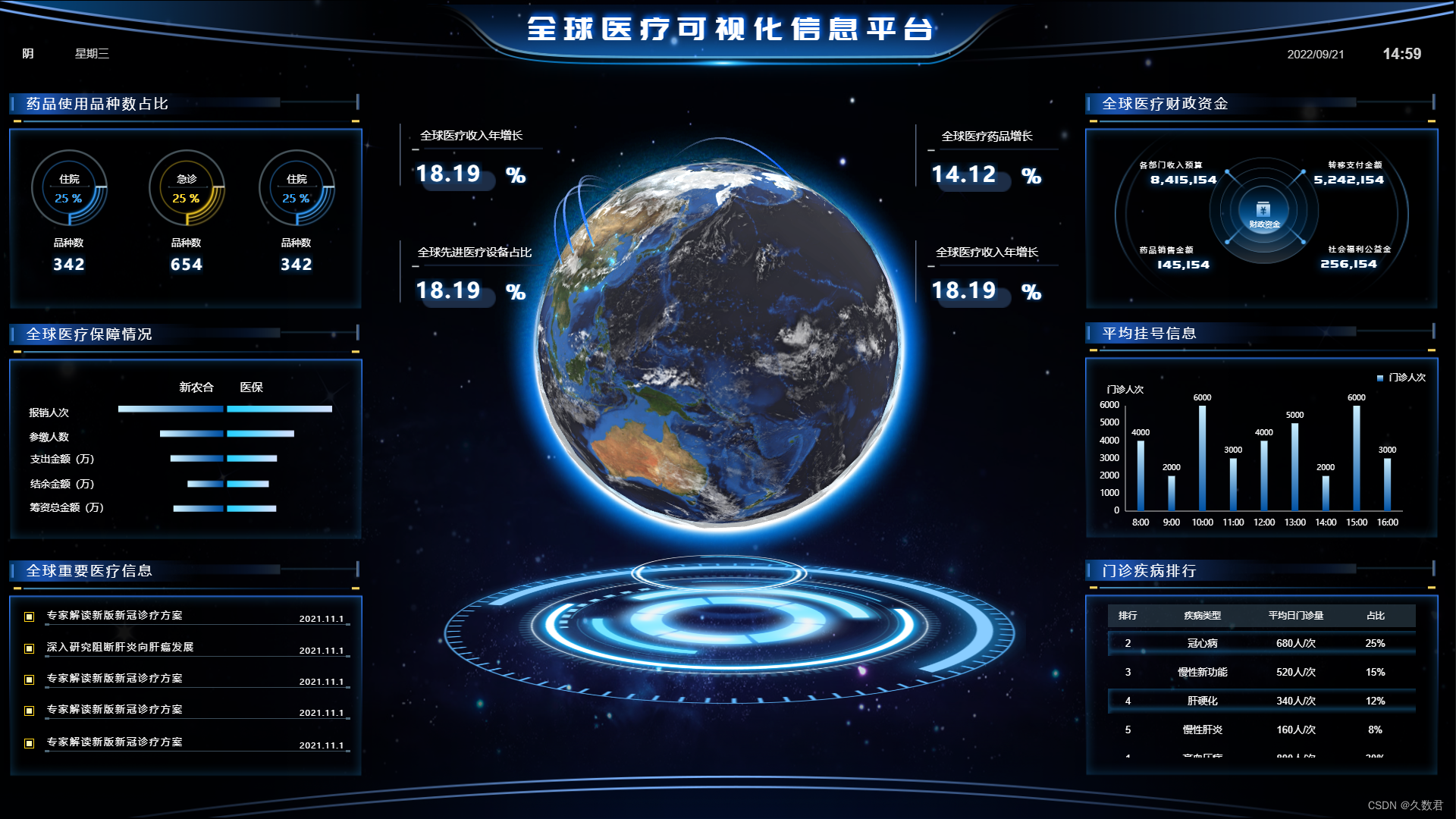Image resolution: width=1456 pixels, height=819 pixels.
Task: Select the 肝硬化 row in the disease ranking table
Action: pyautogui.click(x=1262, y=701)
